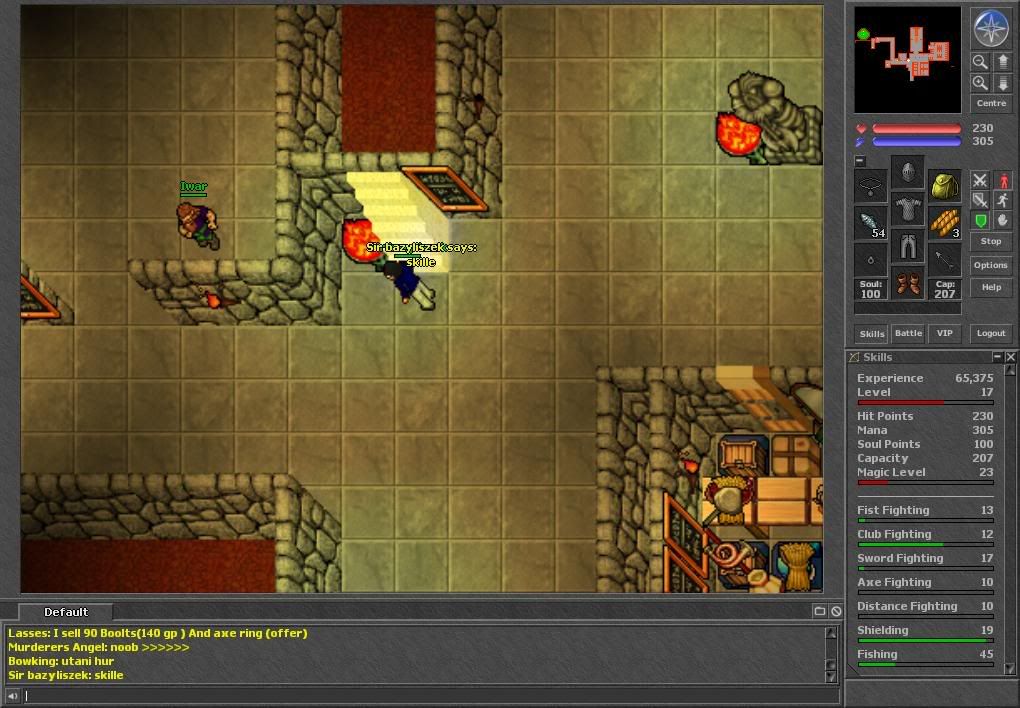Log out of the game
Screen dimensions: 1020x708
(990, 333)
